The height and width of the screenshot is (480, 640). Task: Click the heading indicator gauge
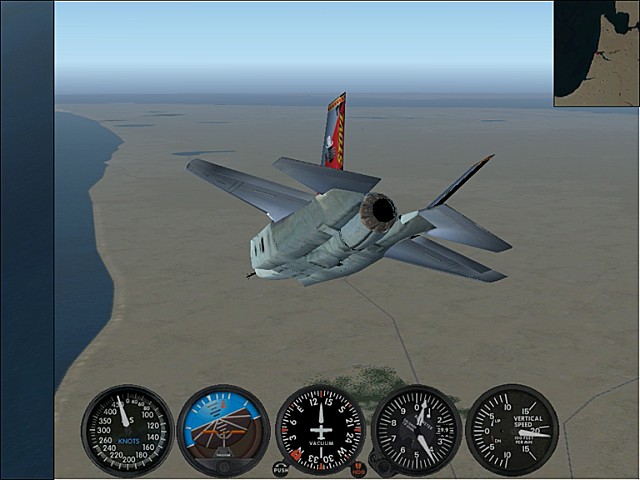pos(320,430)
